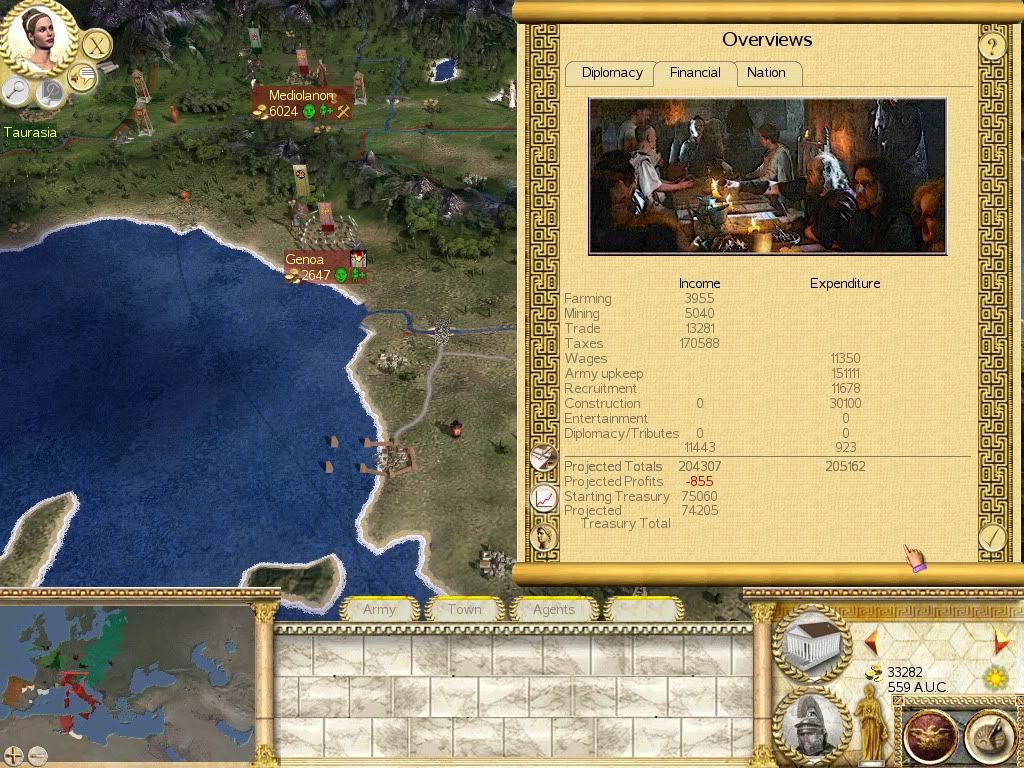Dismiss the advisor with the X button

click(96, 45)
